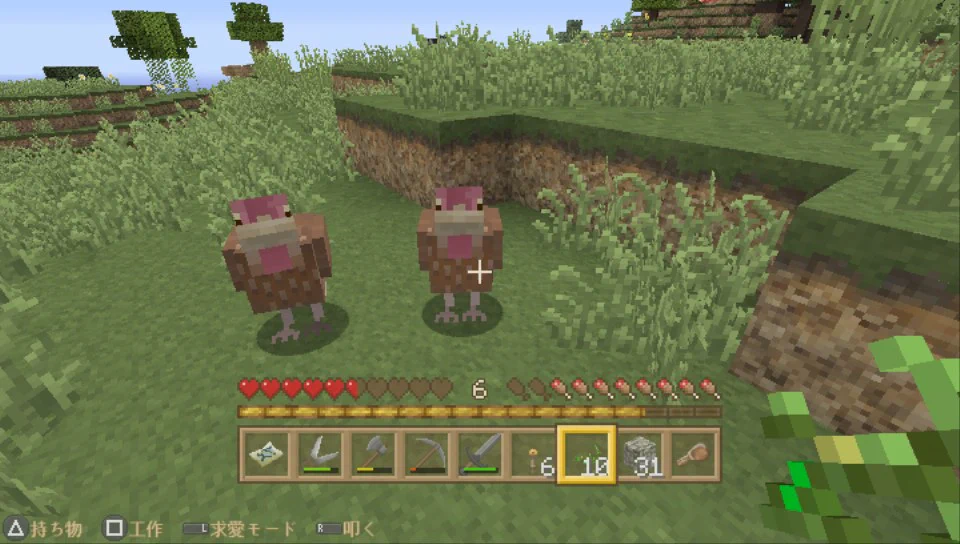960x544 pixels.
Task: Select the raw chicken hotbar slot
Action: 693,456
